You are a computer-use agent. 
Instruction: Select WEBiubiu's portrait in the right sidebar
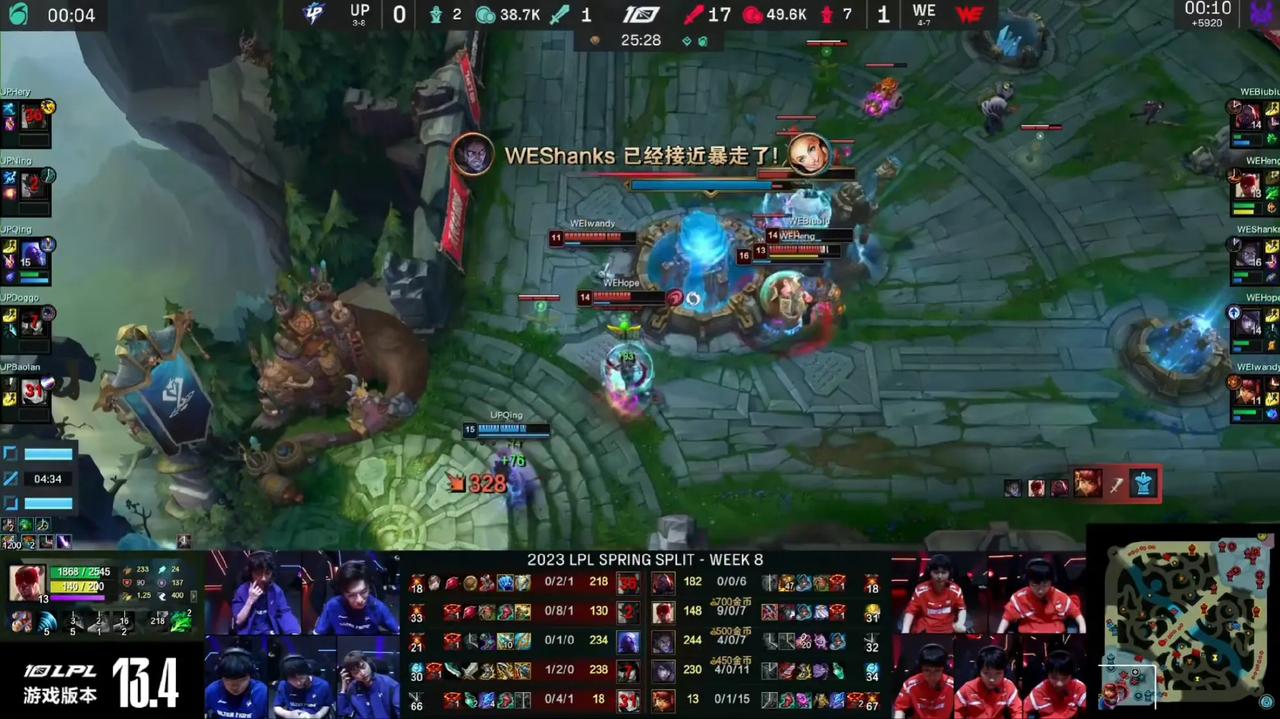pos(1248,116)
